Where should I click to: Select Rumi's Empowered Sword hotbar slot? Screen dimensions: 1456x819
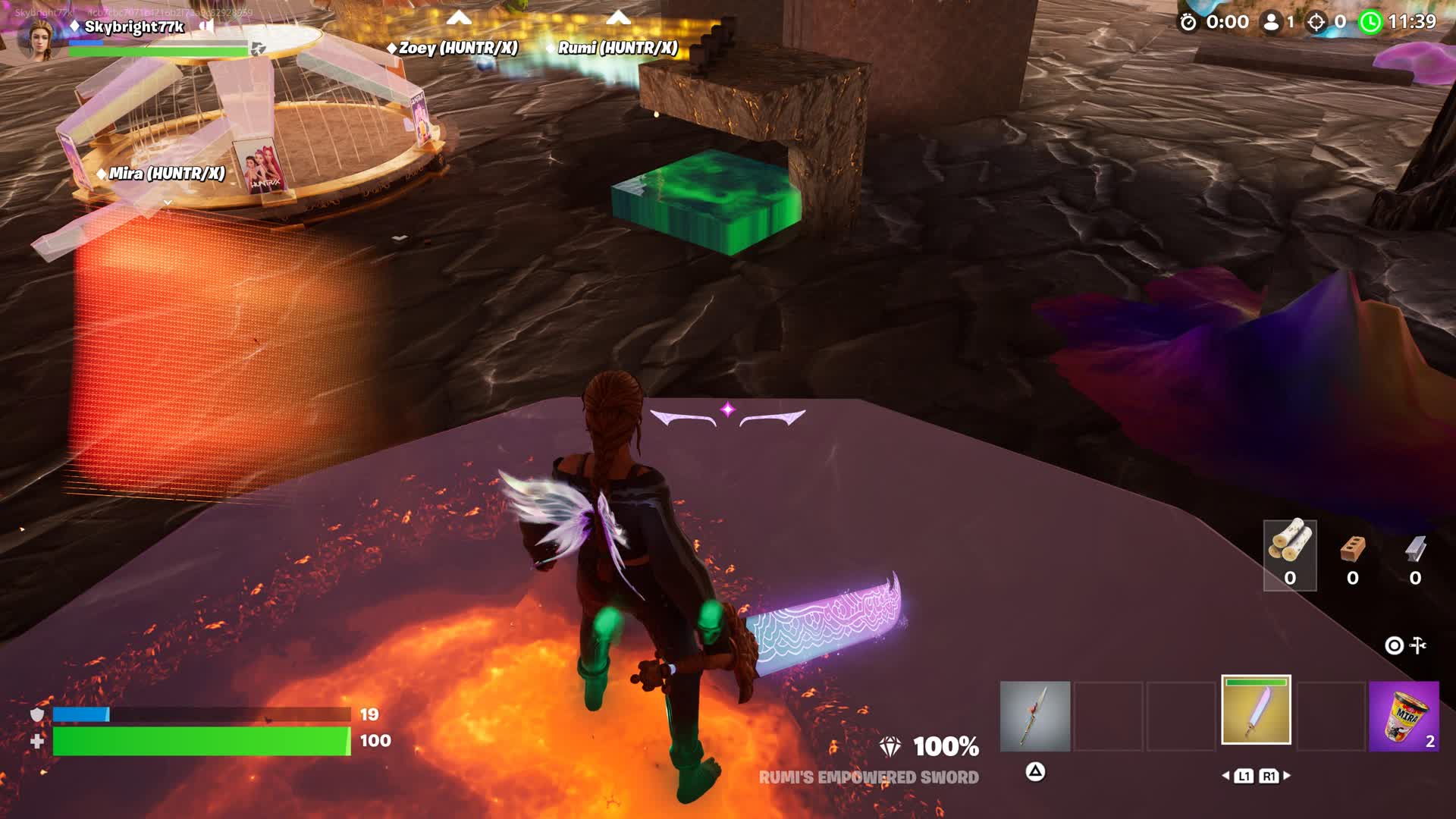point(1256,711)
